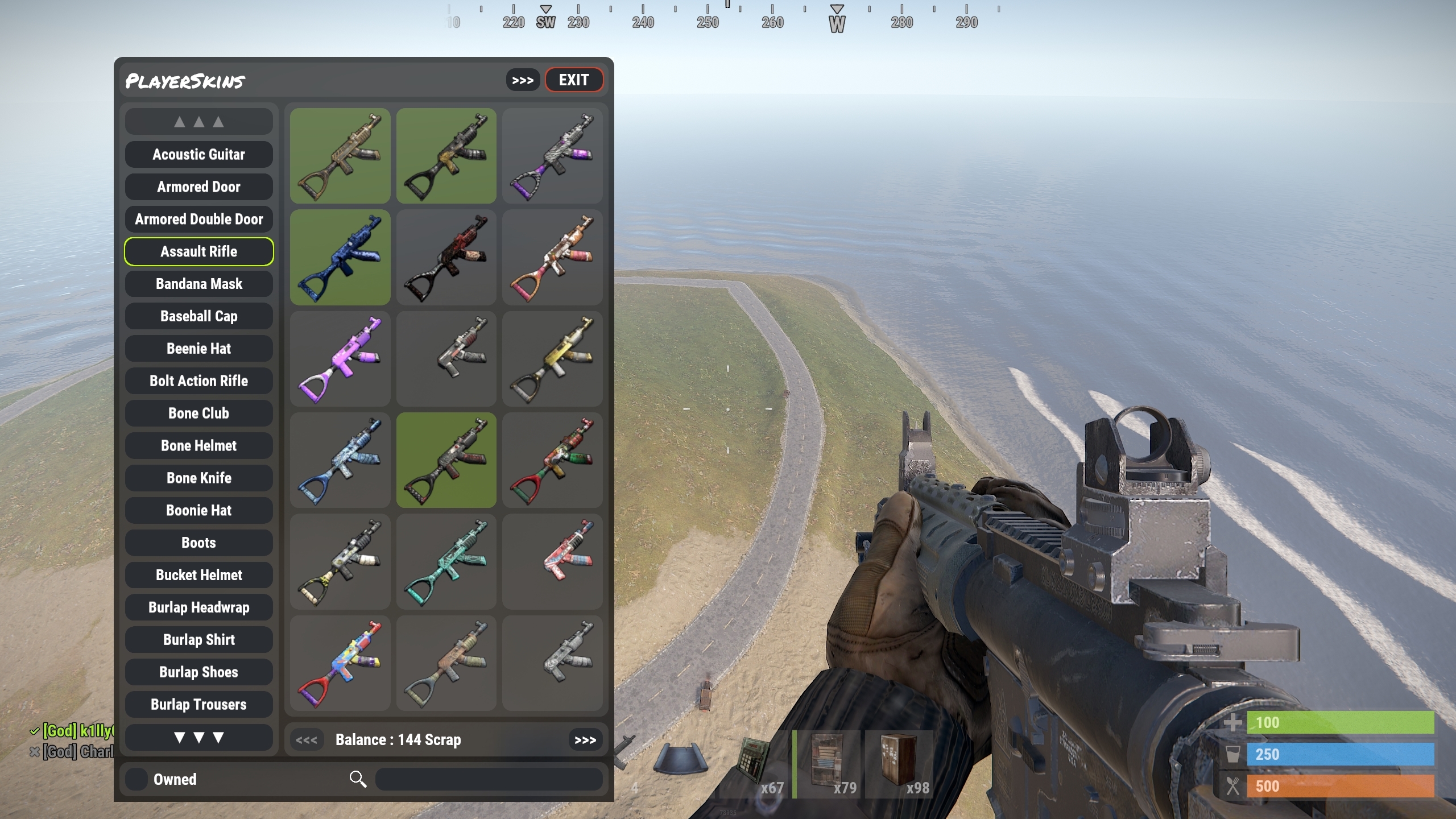
Task: Click the up-arrows category list button
Action: [x=198, y=122]
